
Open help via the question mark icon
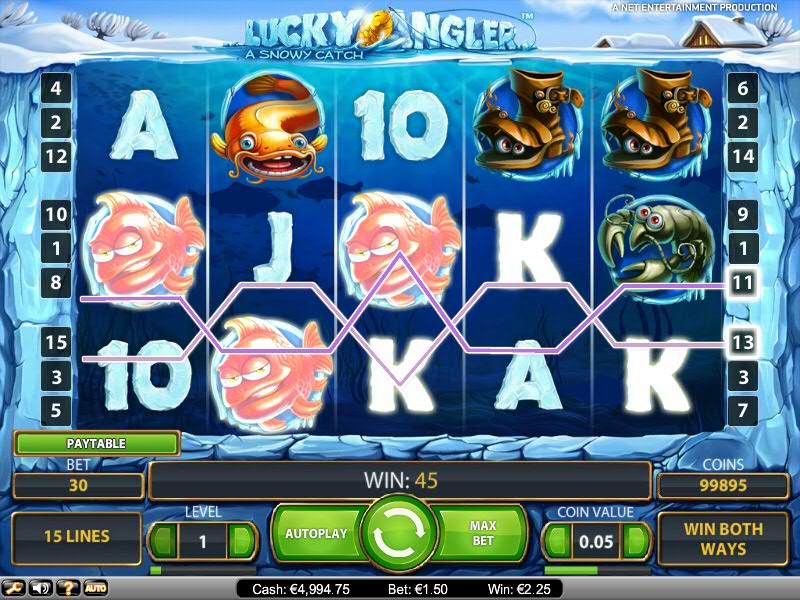(70, 587)
